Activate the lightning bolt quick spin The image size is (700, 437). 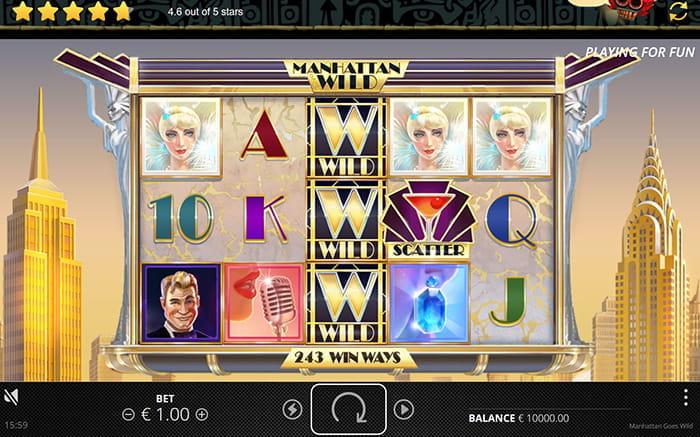click(292, 409)
